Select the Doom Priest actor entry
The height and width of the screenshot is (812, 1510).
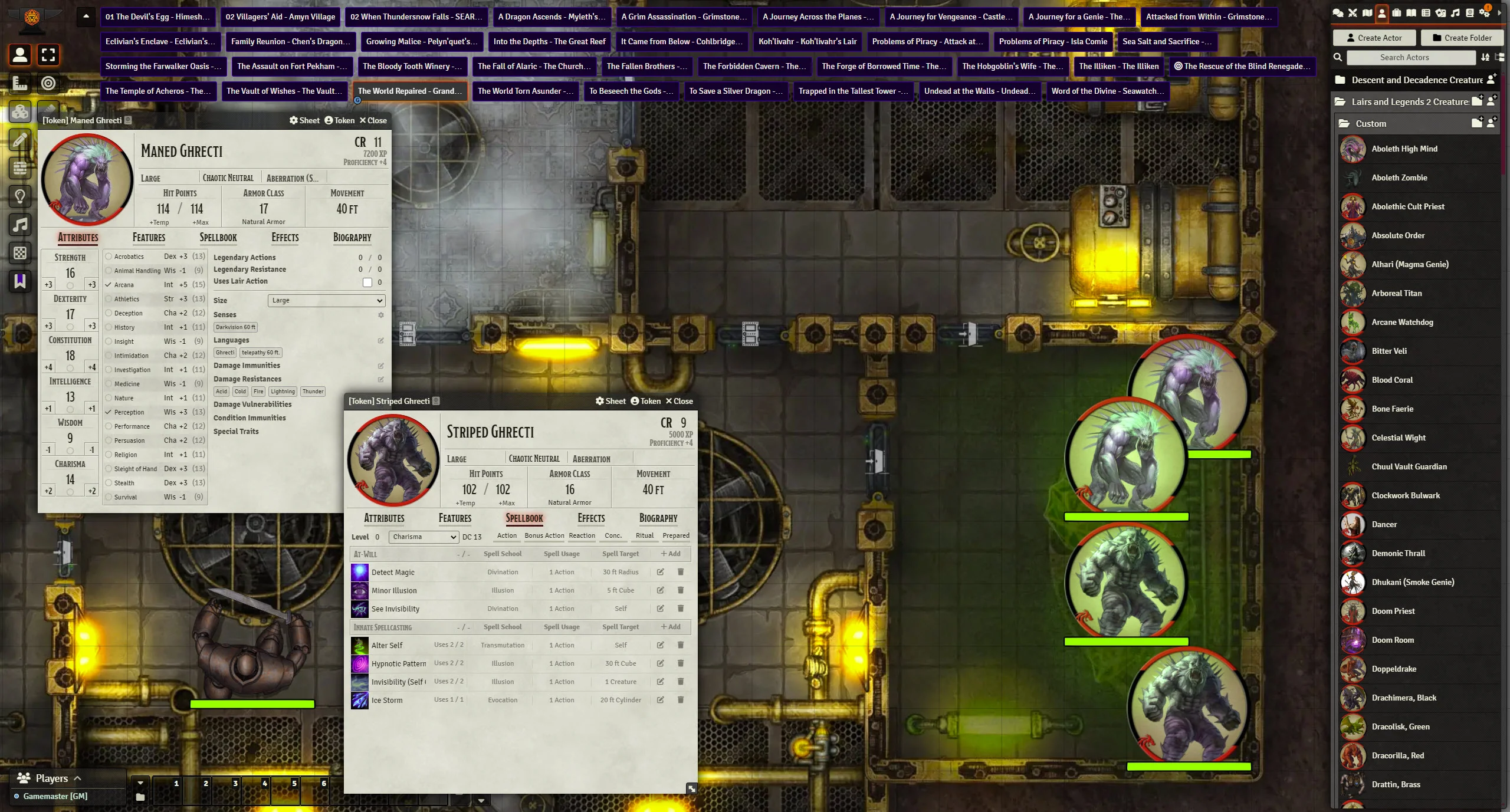click(x=1393, y=611)
